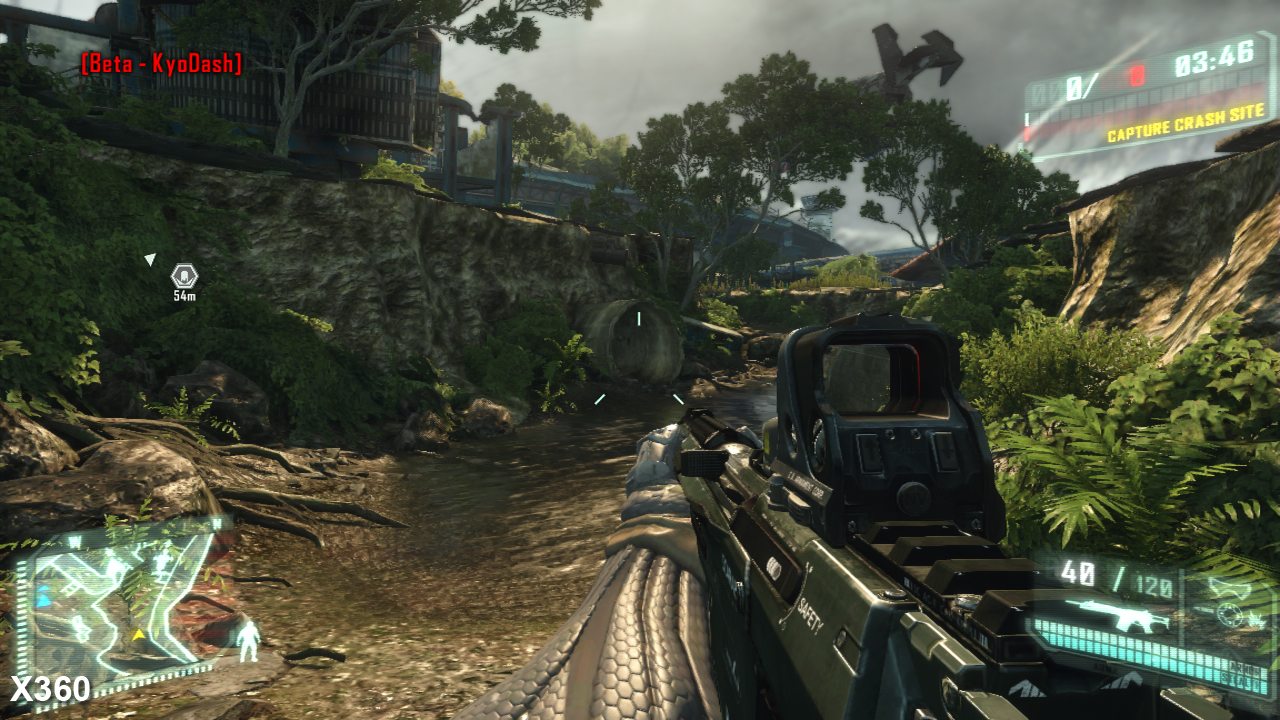The width and height of the screenshot is (1280, 720).
Task: Select the hexagonal objective waypoint marker
Action: click(x=184, y=275)
